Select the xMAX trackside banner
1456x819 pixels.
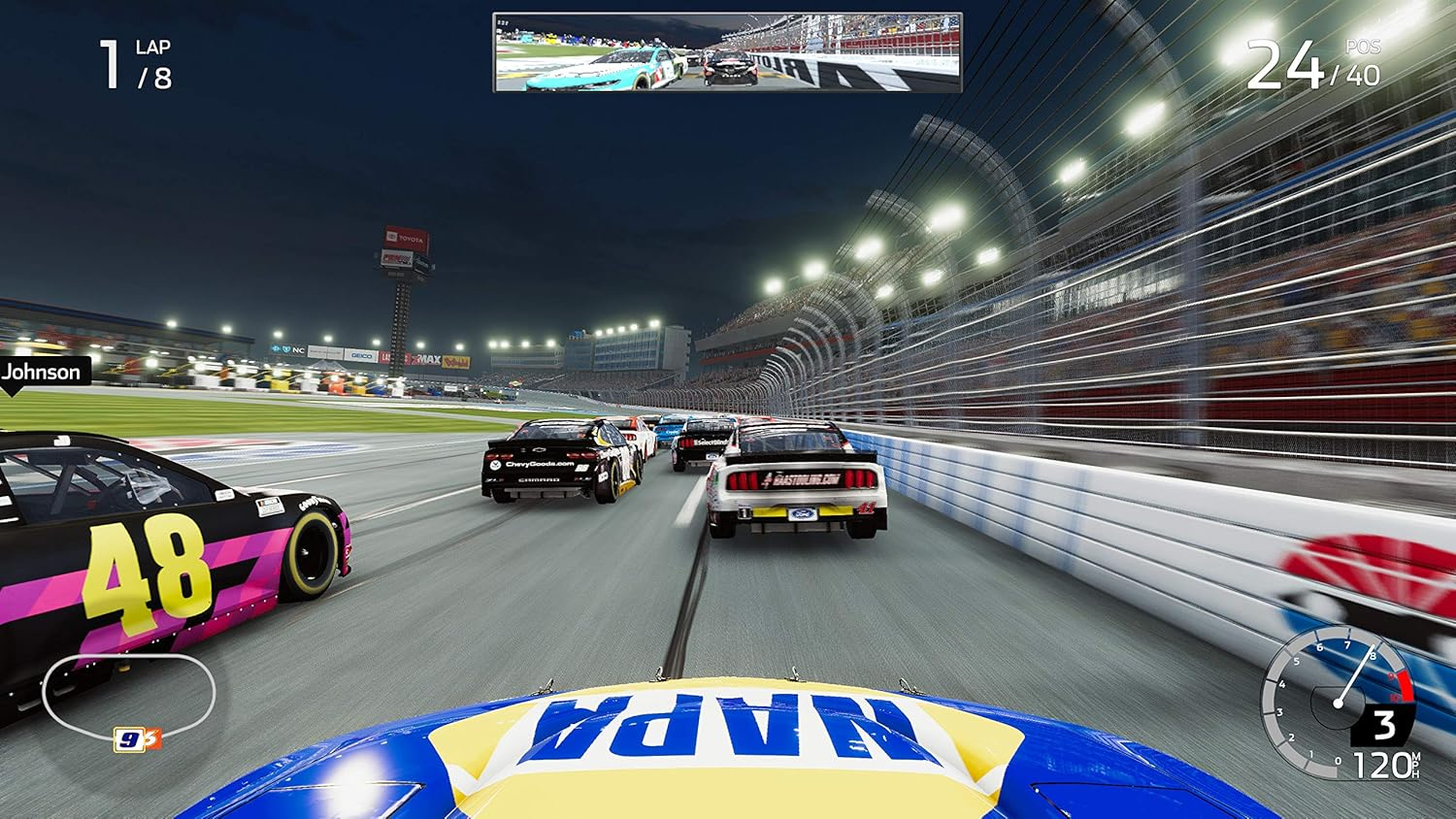pos(426,357)
